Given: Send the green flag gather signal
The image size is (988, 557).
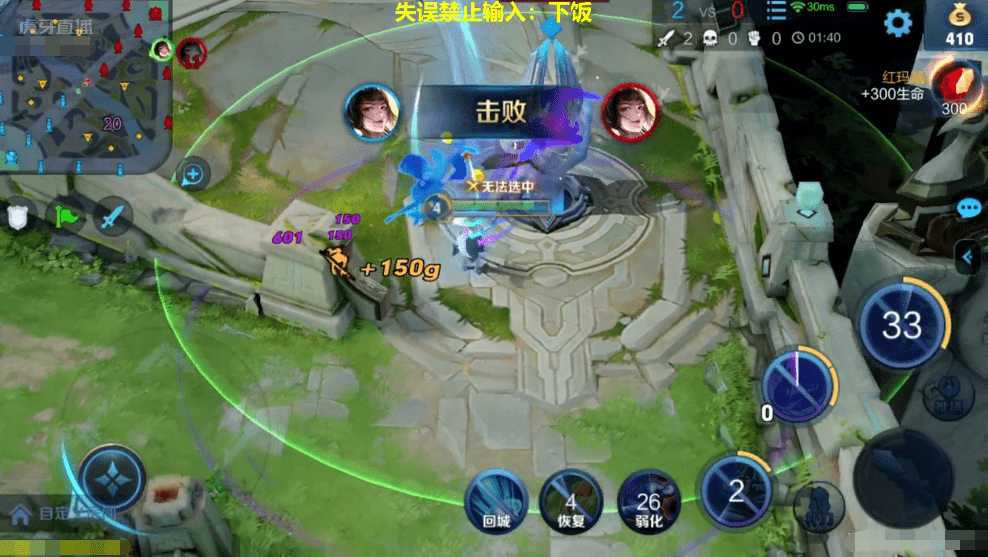Looking at the screenshot, I should (66, 216).
